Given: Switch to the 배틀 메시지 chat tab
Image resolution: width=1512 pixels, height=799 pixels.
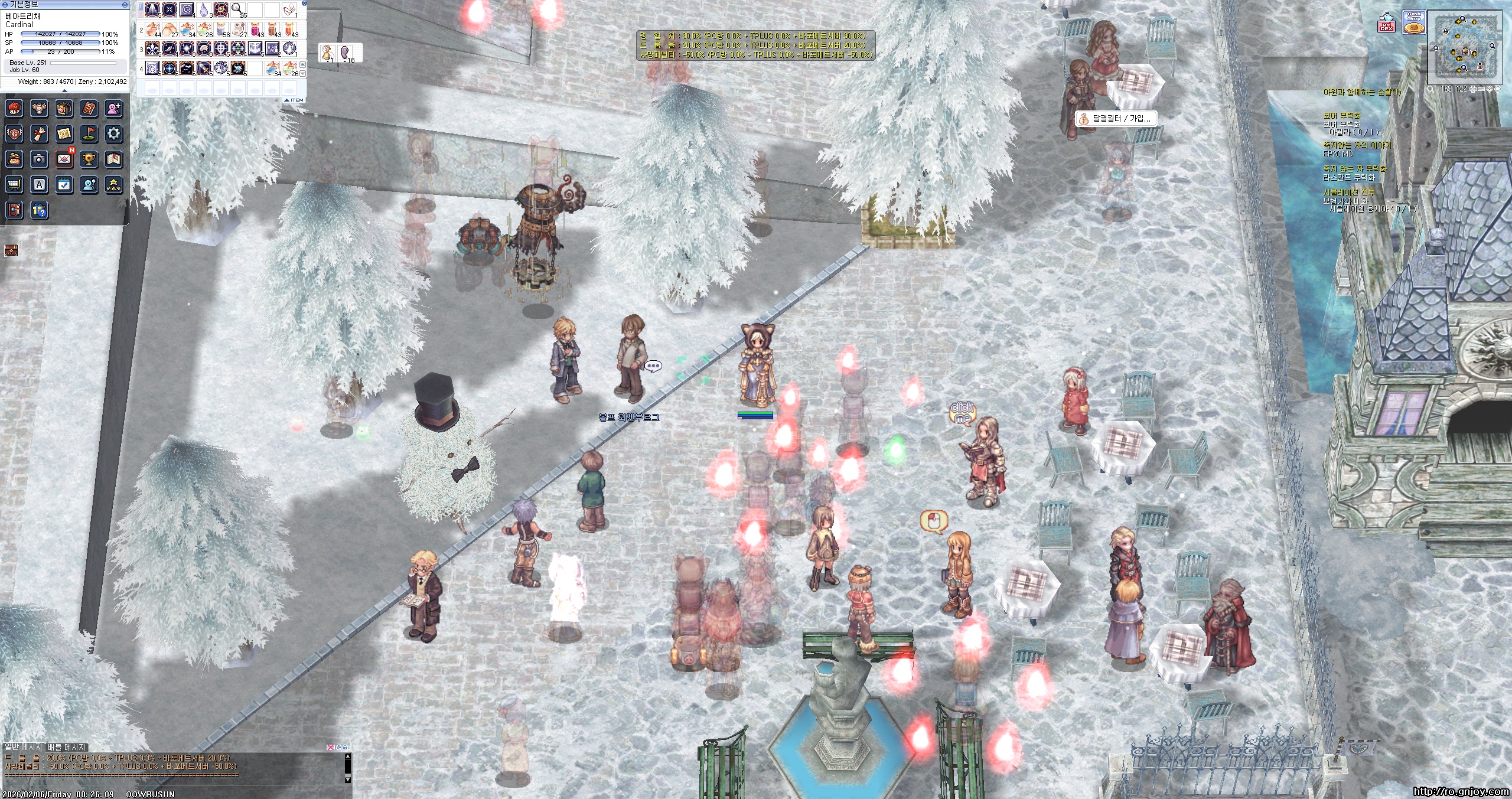Looking at the screenshot, I should pos(67,747).
